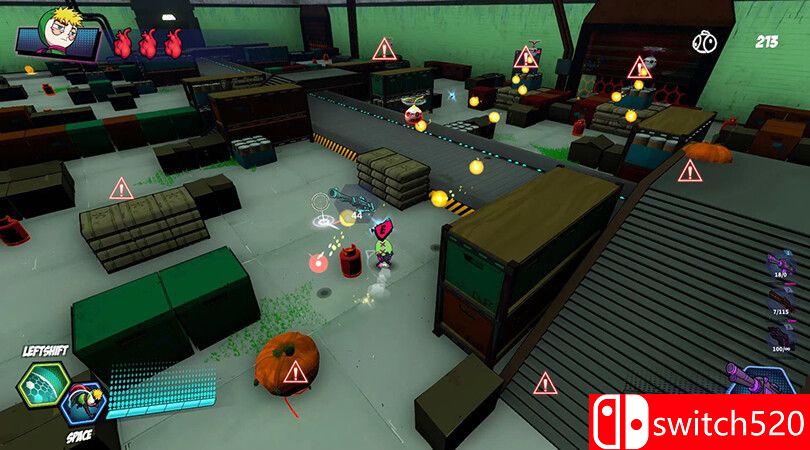This screenshot has height=450, width=810.
Task: Switch to the weapon with 7/115 ammo
Action: (779, 300)
